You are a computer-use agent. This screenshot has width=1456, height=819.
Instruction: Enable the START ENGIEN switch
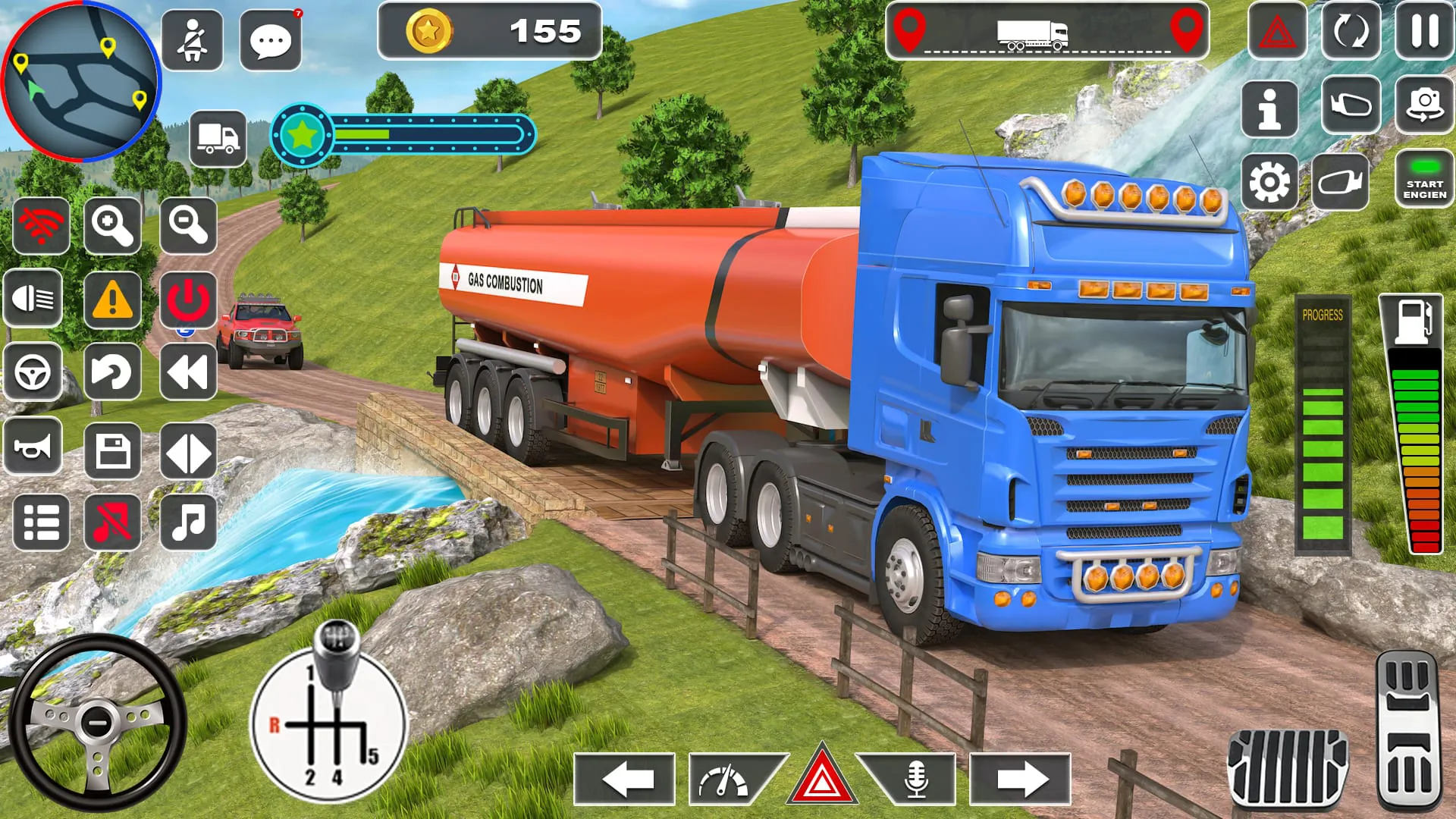click(x=1424, y=180)
